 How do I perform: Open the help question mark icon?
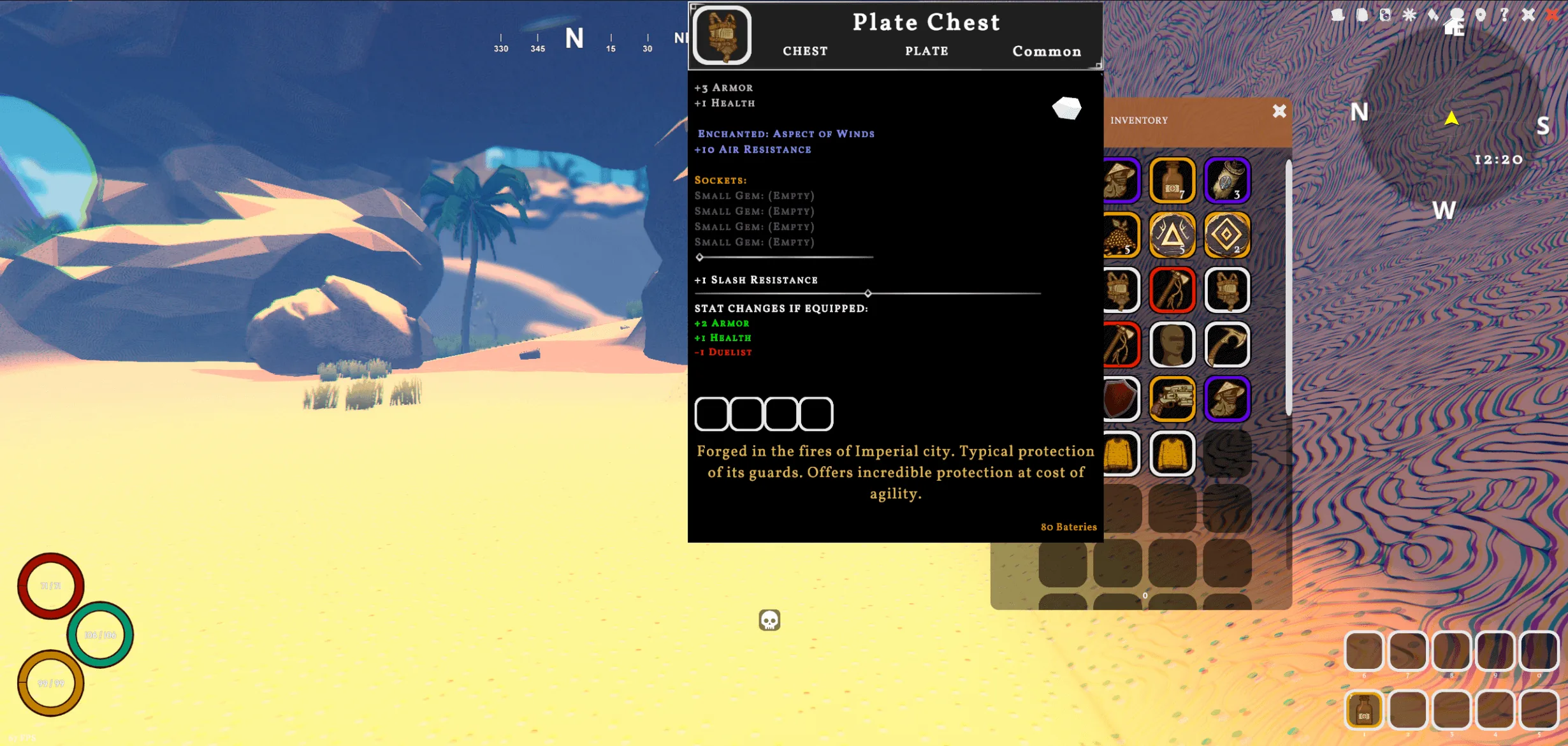(x=1504, y=15)
